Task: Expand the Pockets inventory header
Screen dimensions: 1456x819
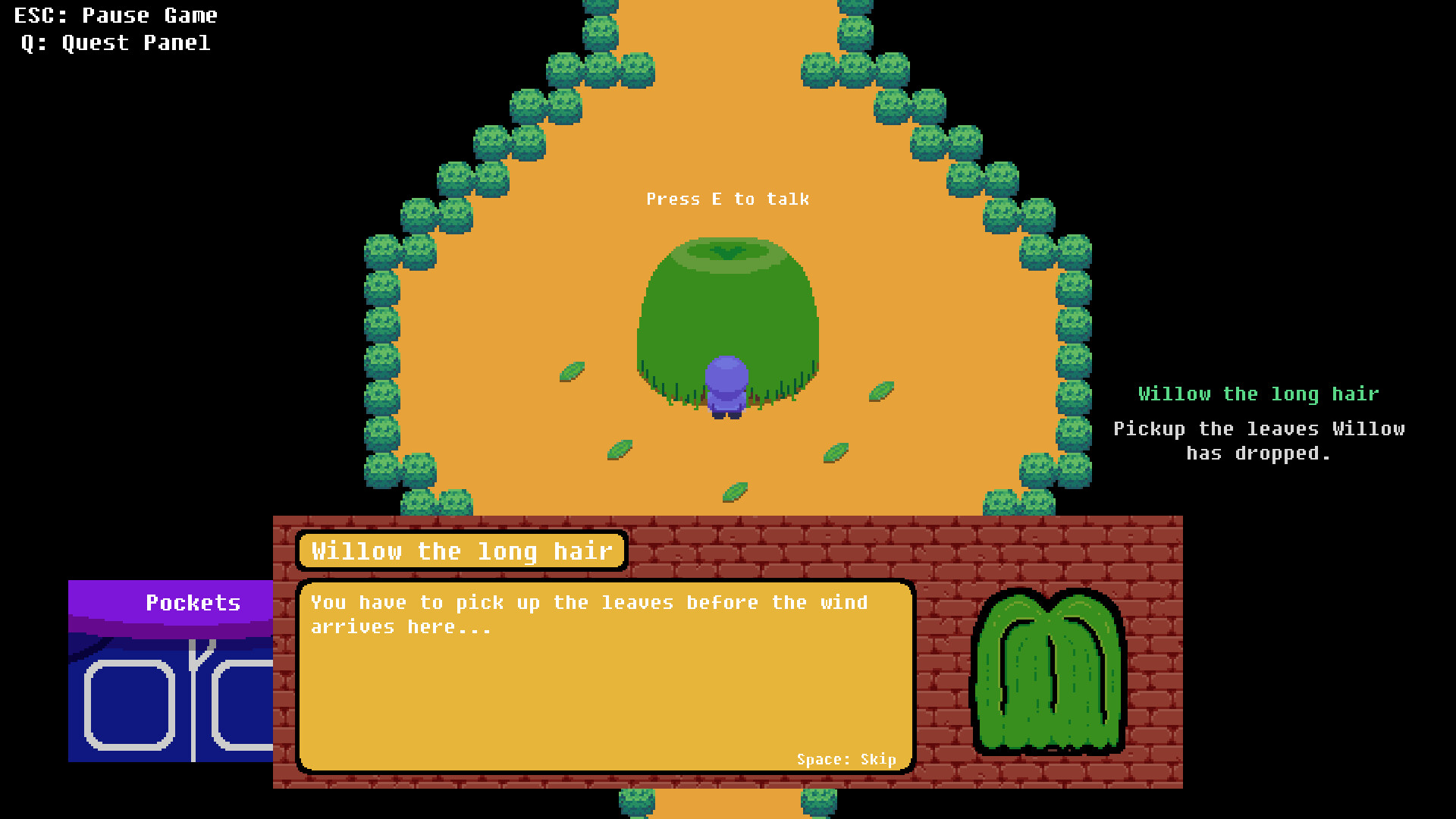Action: tap(193, 603)
